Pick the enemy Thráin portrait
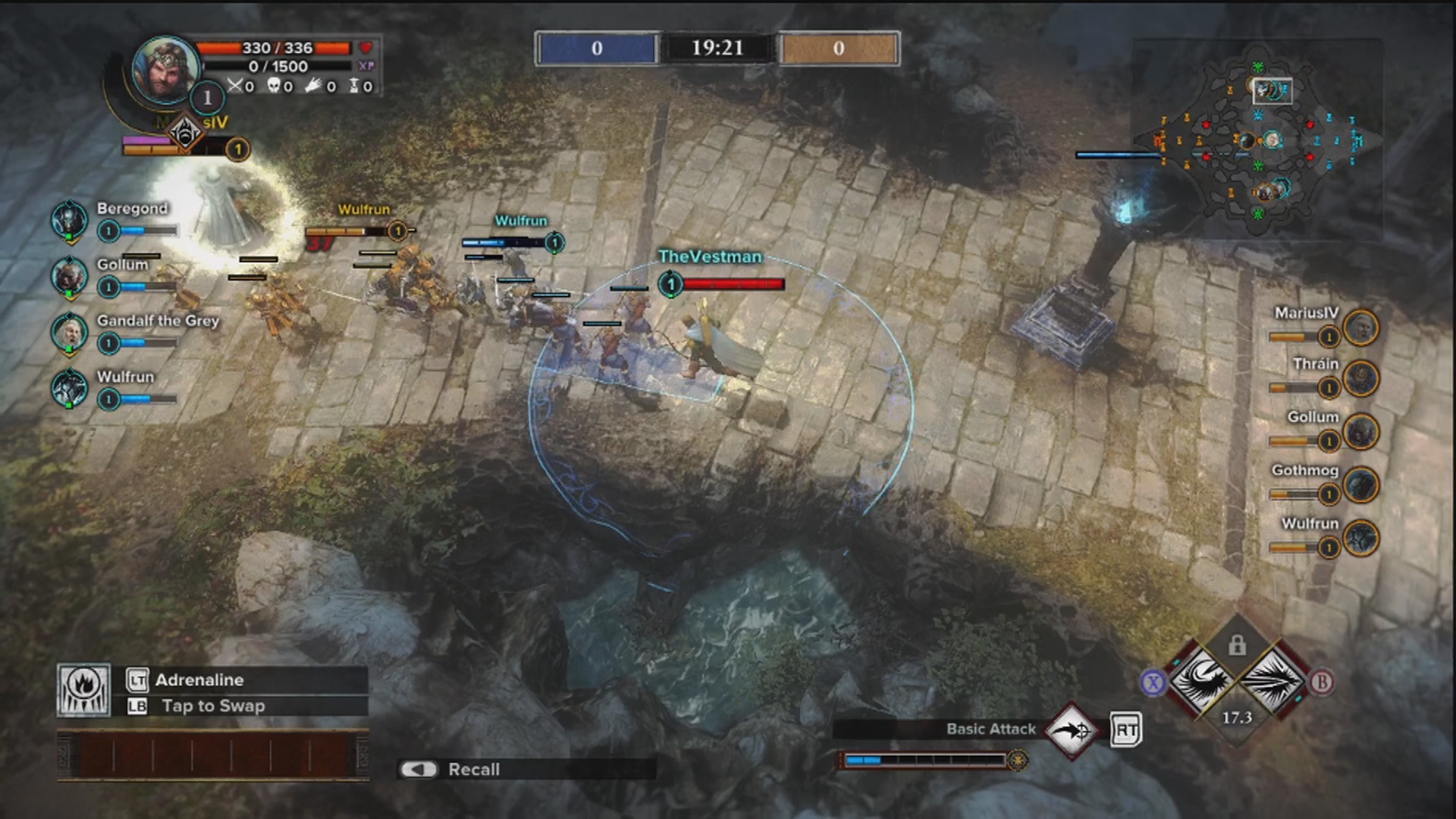The image size is (1456, 819). pos(1360,378)
